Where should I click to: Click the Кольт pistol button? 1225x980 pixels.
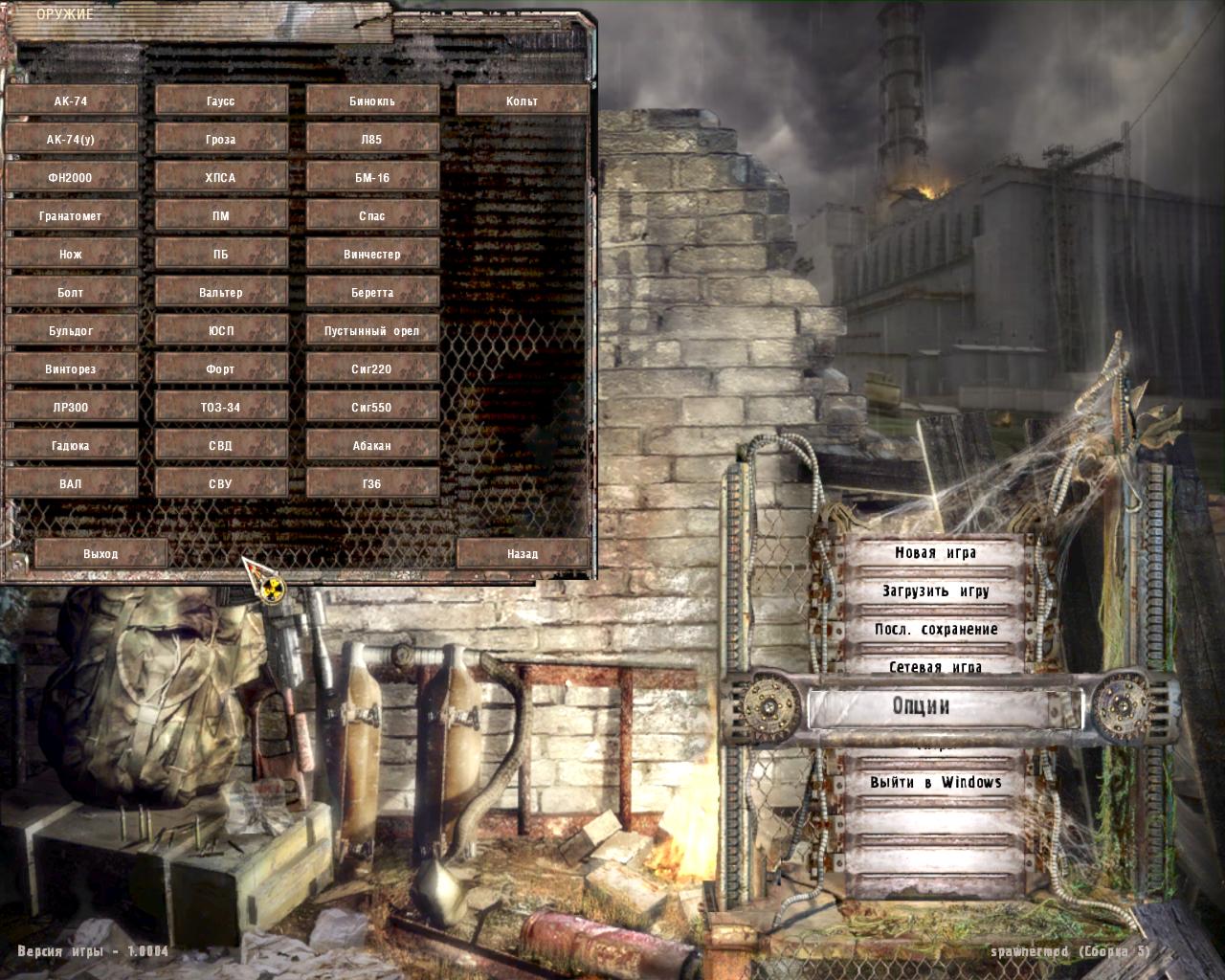coord(523,100)
